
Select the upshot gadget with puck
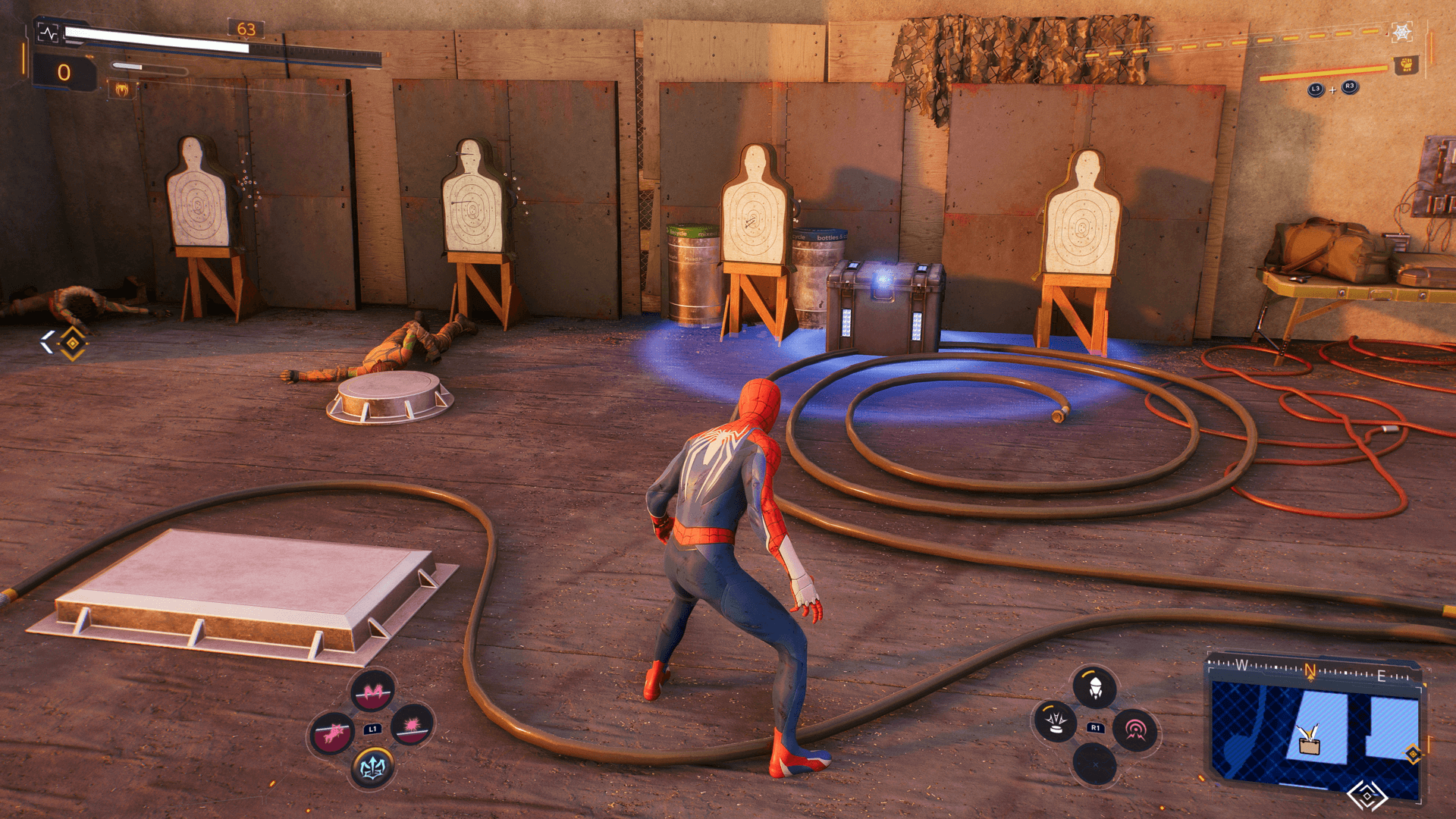point(1055,720)
